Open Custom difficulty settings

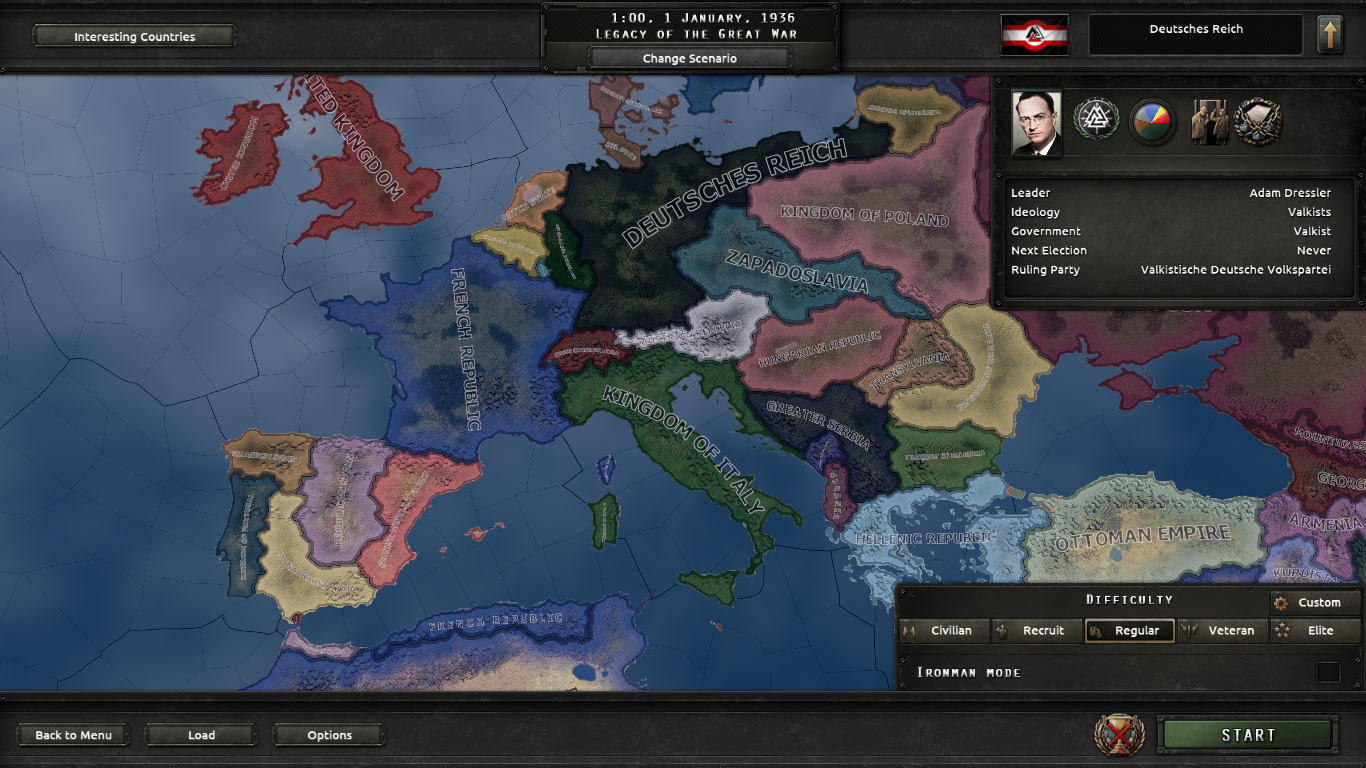(x=1314, y=602)
